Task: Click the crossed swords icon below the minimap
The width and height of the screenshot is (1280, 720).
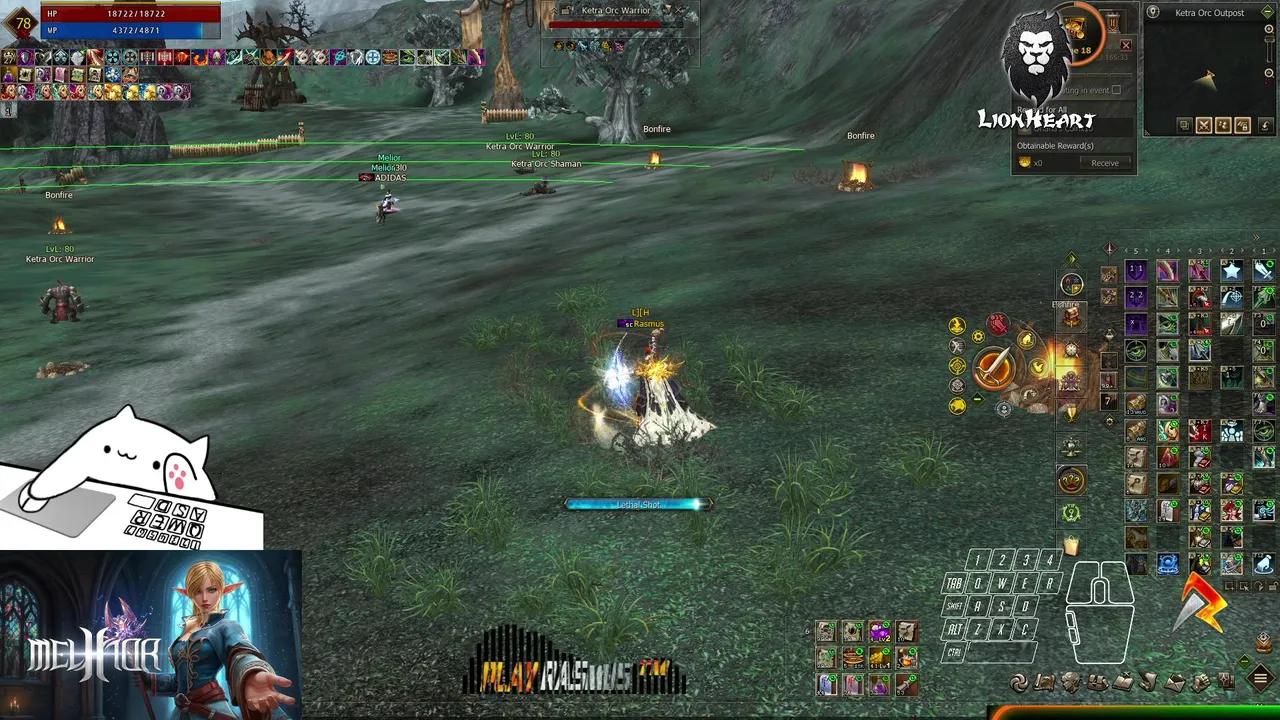Action: click(x=1204, y=125)
